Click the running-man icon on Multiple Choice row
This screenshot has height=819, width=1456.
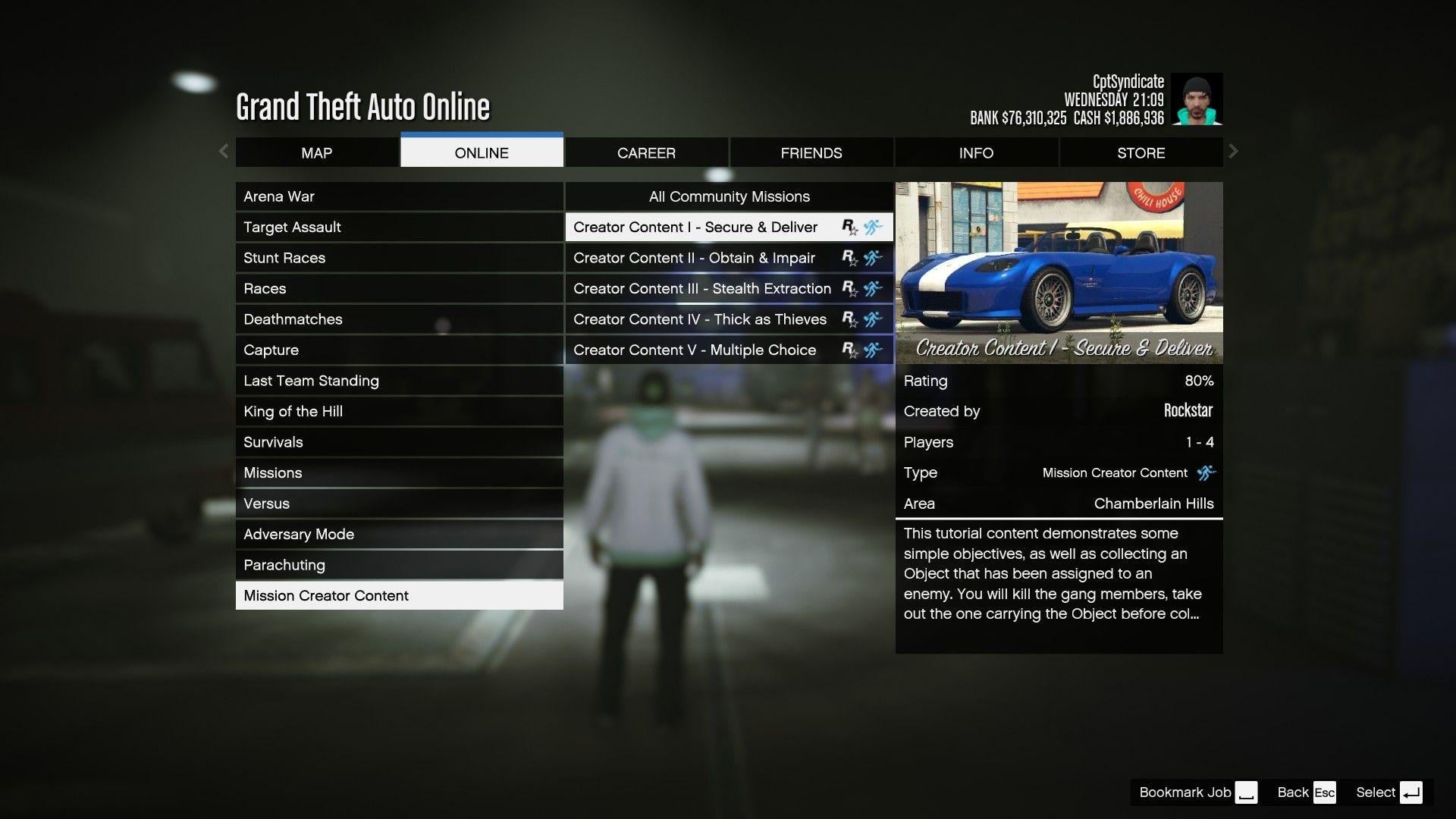[872, 350]
